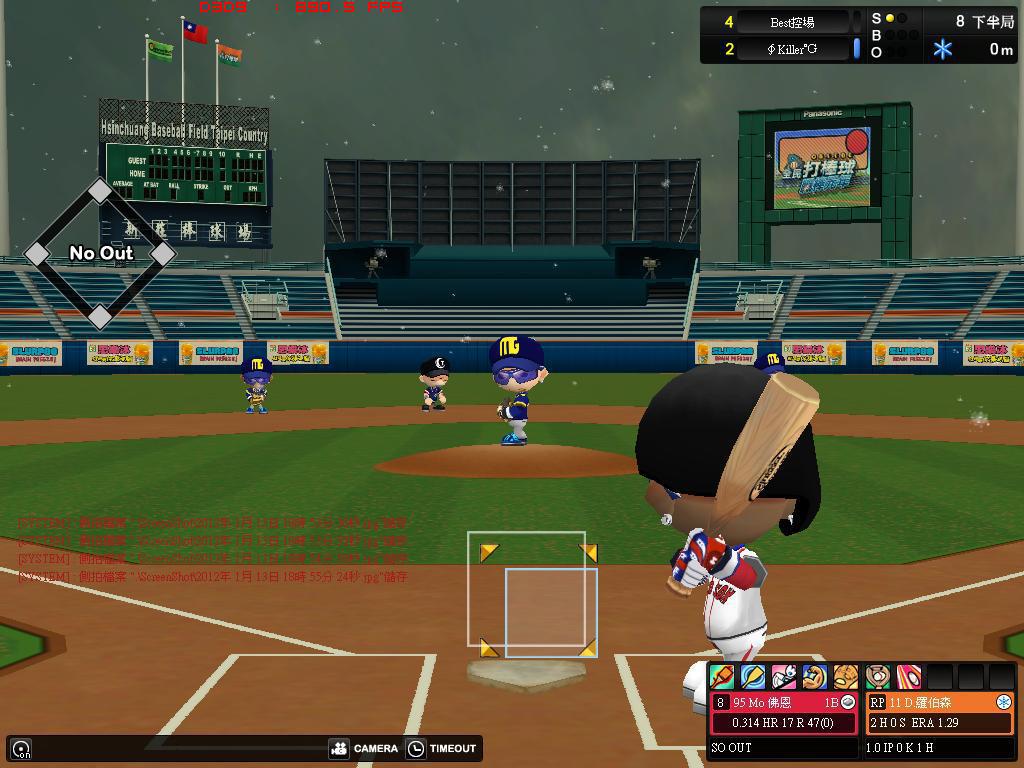1024x768 pixels.
Task: Open the CAMERA view options
Action: click(x=364, y=748)
